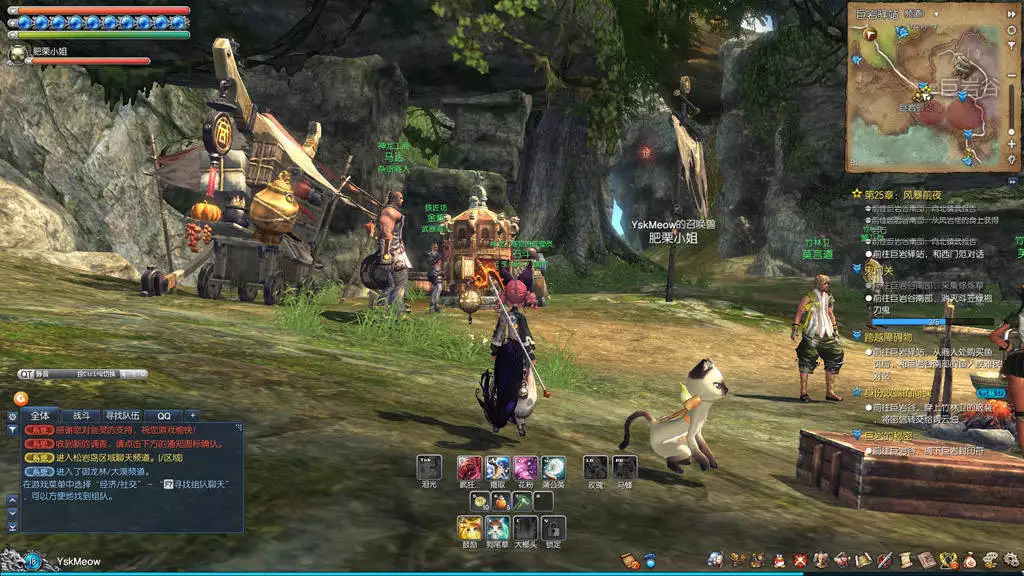Open system settings gear in bottom bar
The image size is (1024, 576).
[1011, 560]
